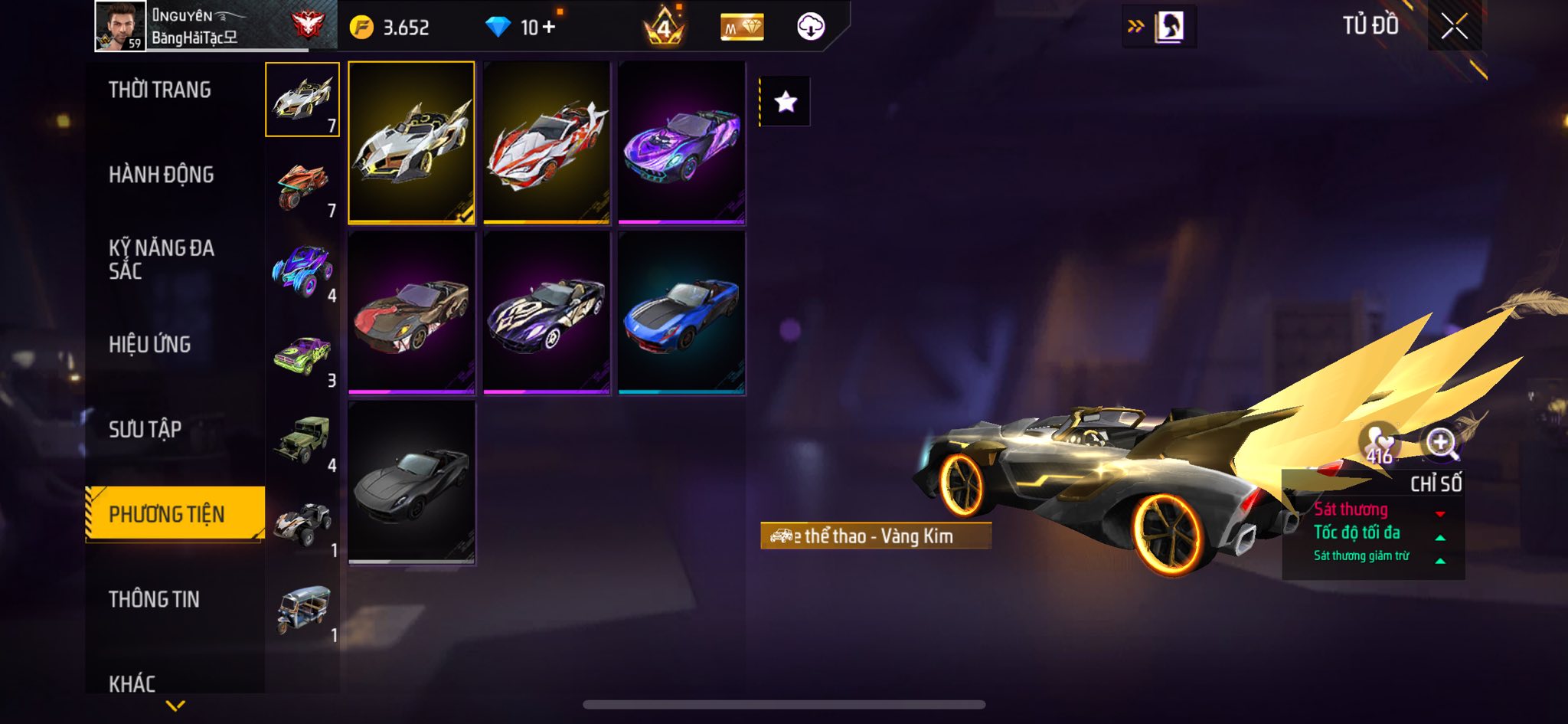Switch to the Hành Động tab
Image resolution: width=1568 pixels, height=724 pixels.
[x=161, y=175]
